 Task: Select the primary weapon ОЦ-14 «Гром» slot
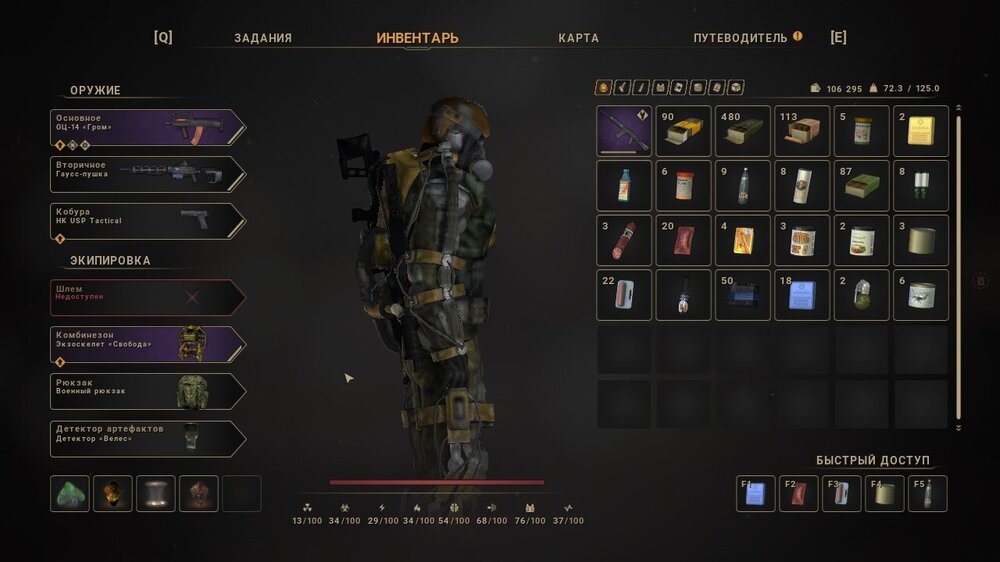(147, 128)
